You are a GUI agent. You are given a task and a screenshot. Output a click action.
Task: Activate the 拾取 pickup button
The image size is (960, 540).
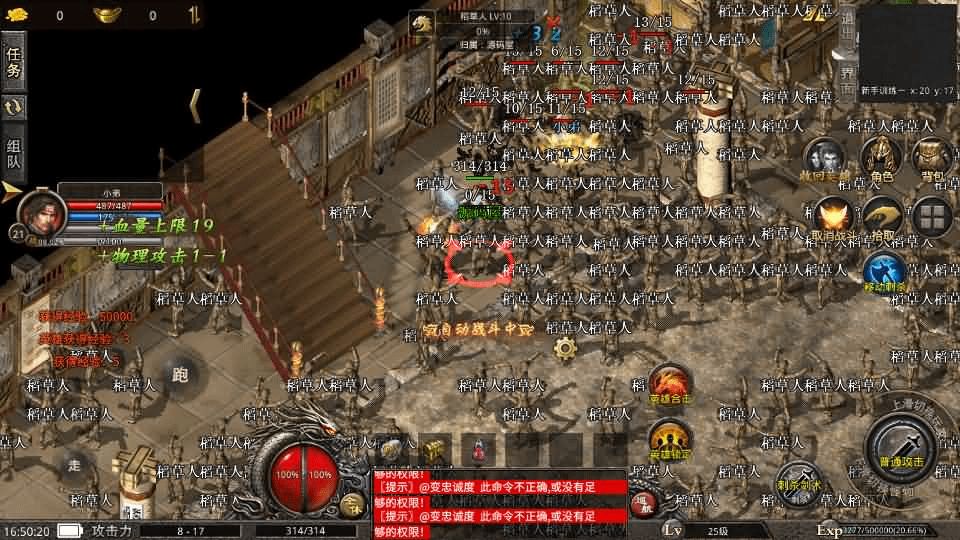pyautogui.click(x=883, y=218)
